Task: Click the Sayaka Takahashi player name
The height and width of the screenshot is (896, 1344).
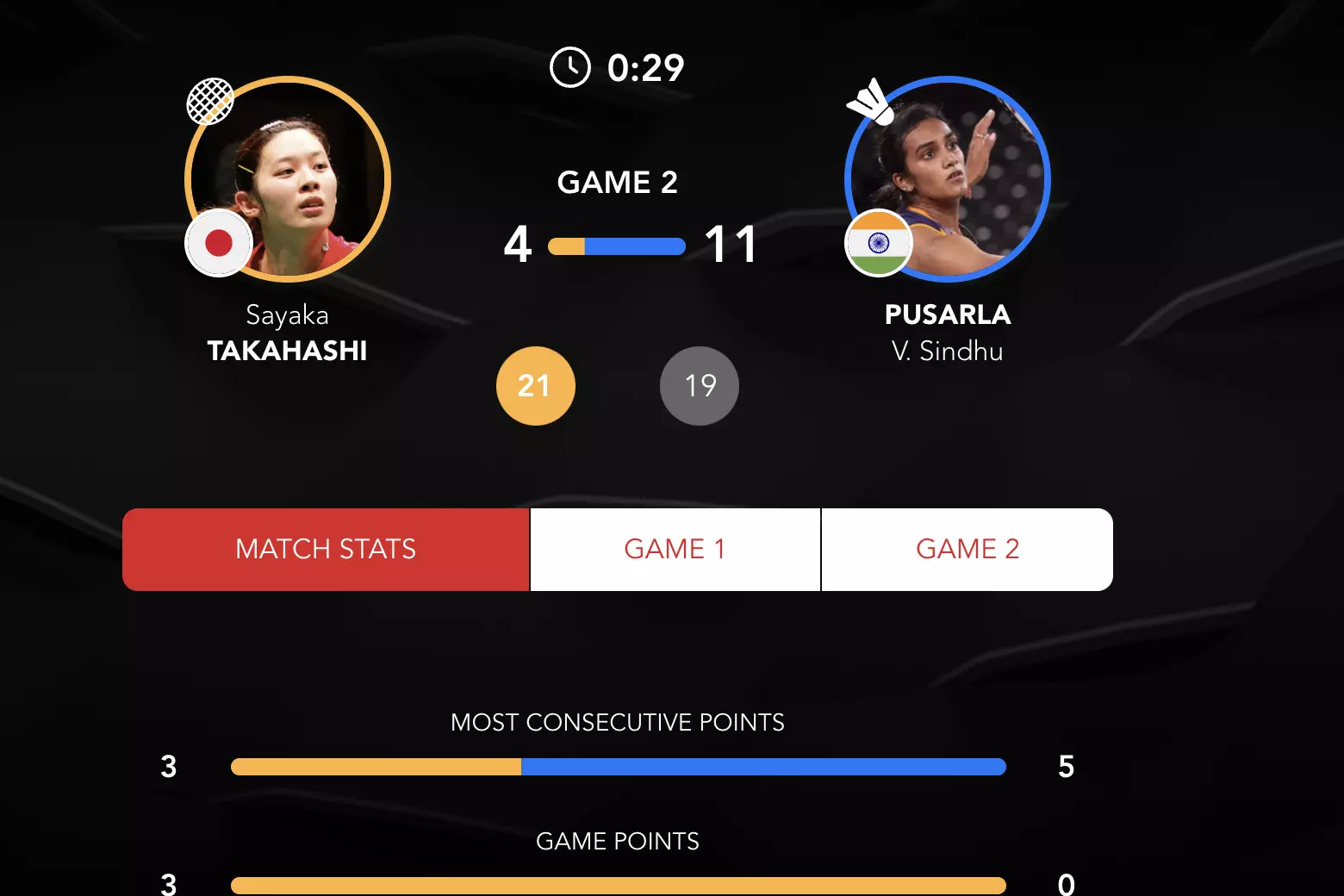Action: 288,333
